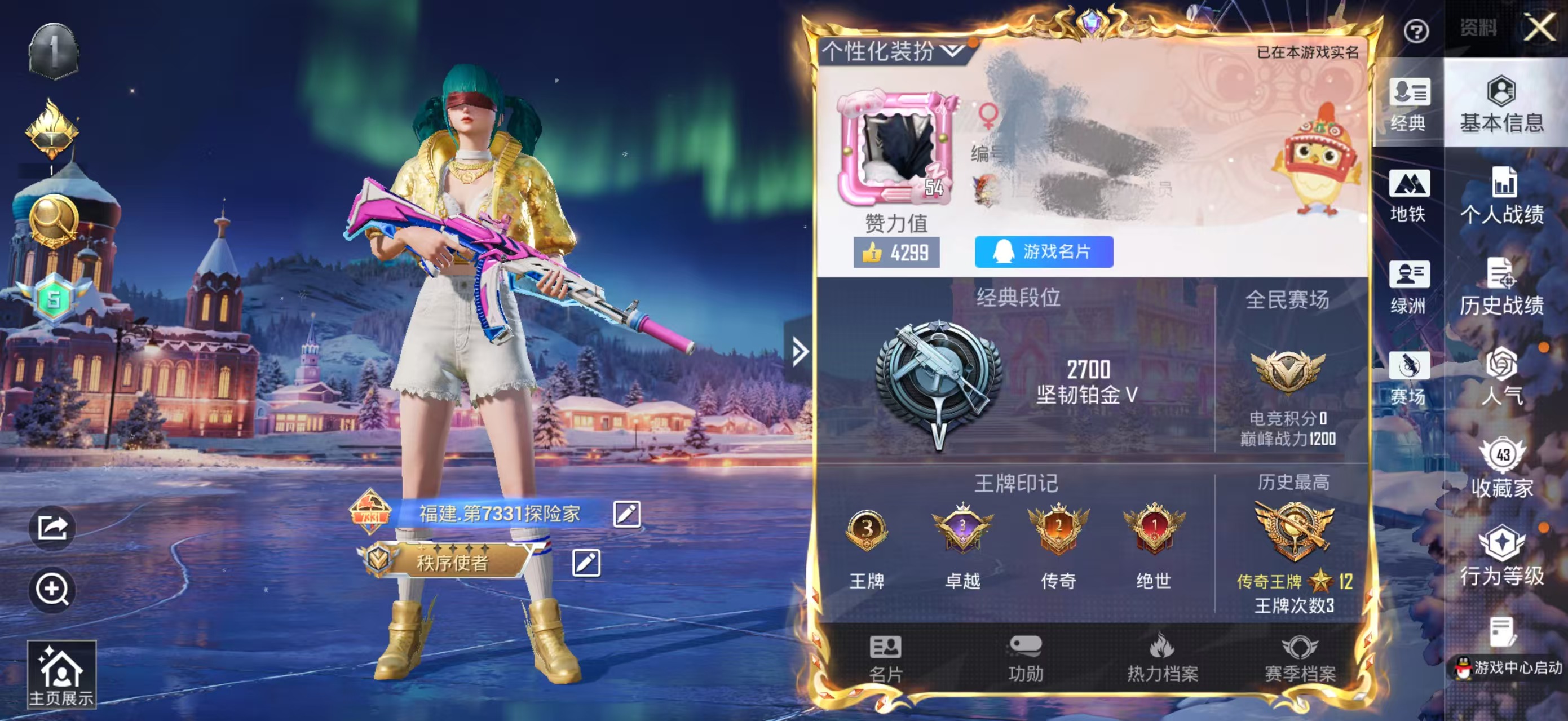This screenshot has width=1568, height=721.
Task: Switch to the 经典 mode tab
Action: coord(1408,105)
